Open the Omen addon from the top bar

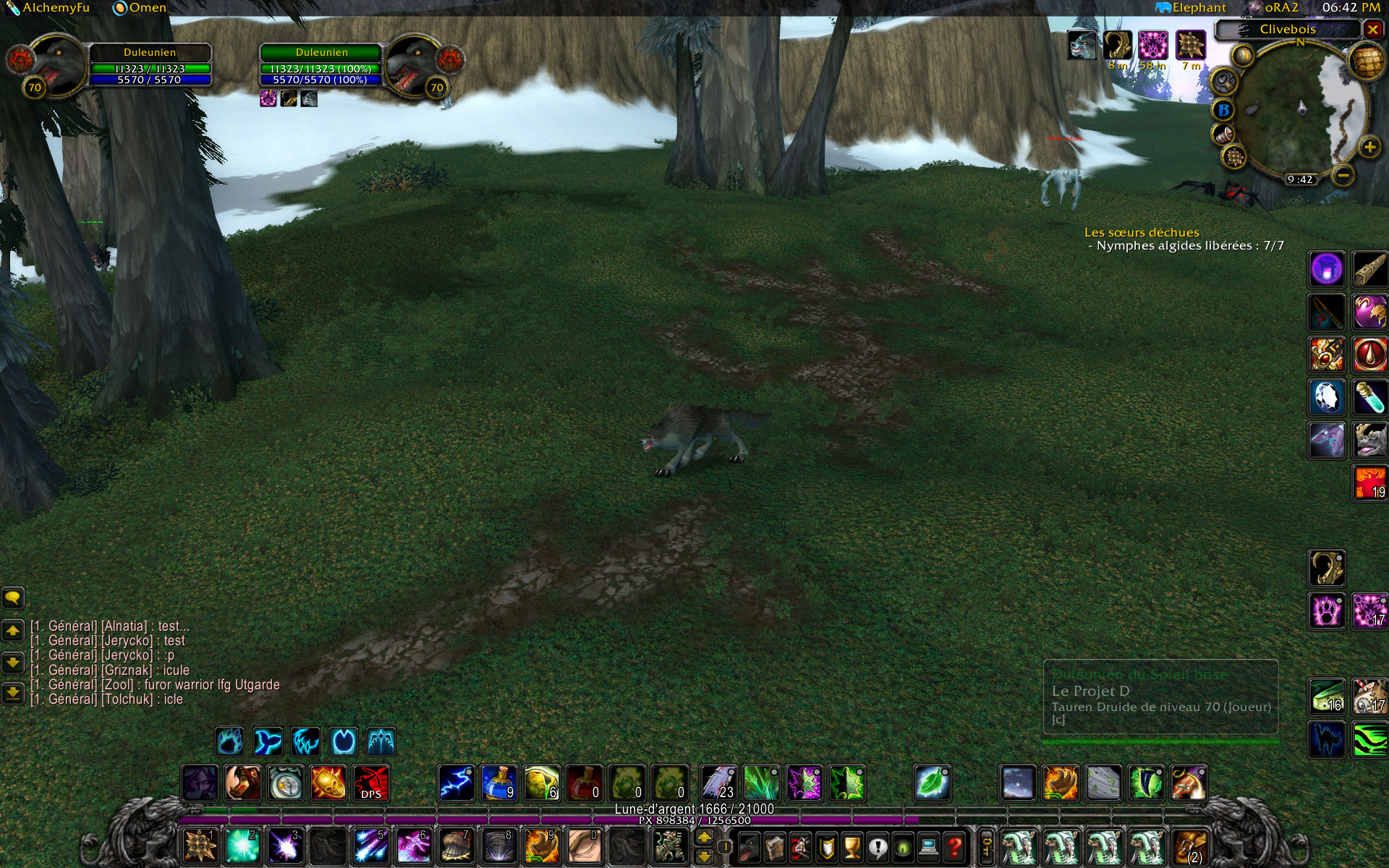pos(140,7)
